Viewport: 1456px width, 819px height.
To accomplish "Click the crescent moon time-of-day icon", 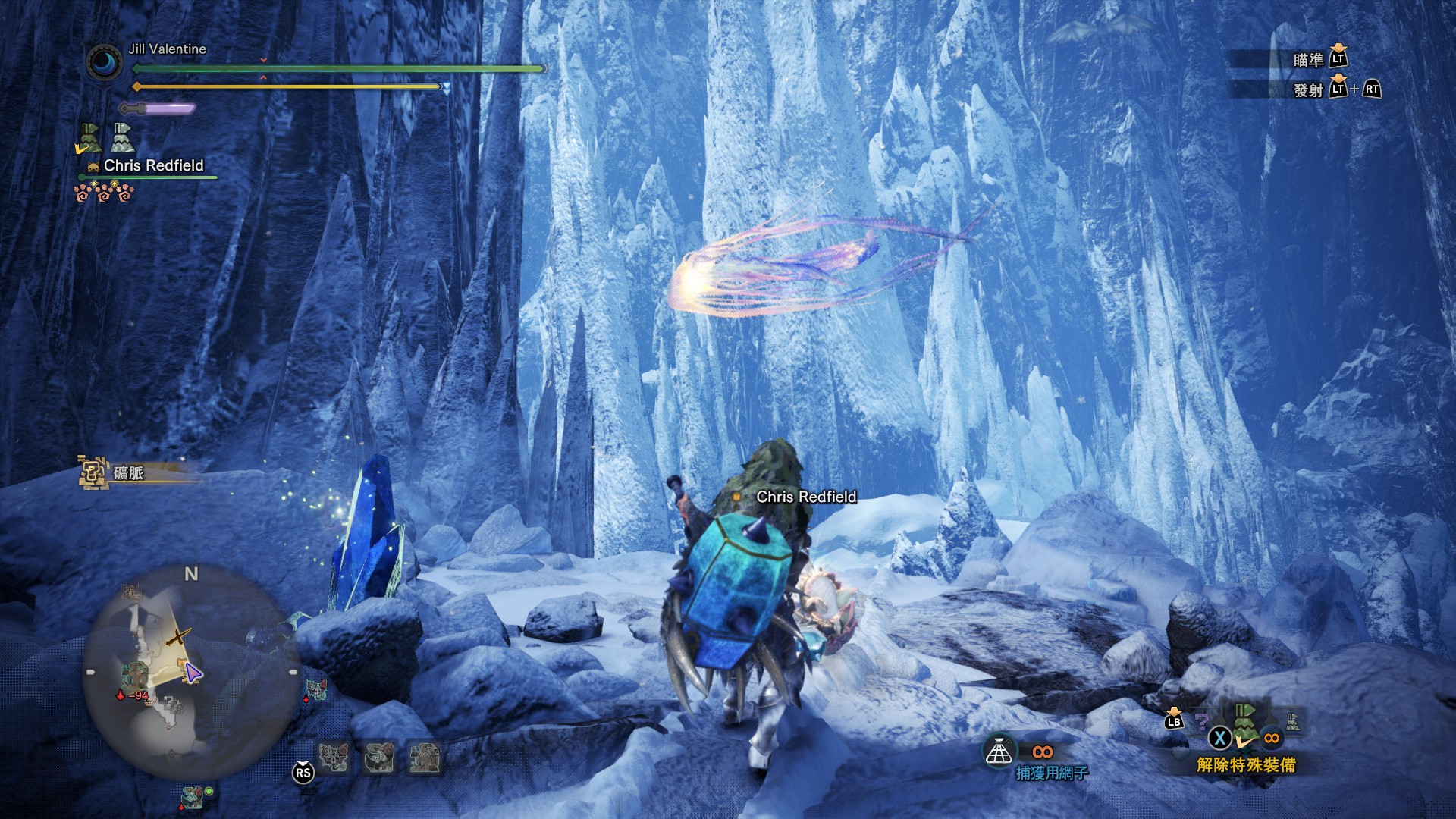I will pos(104,62).
